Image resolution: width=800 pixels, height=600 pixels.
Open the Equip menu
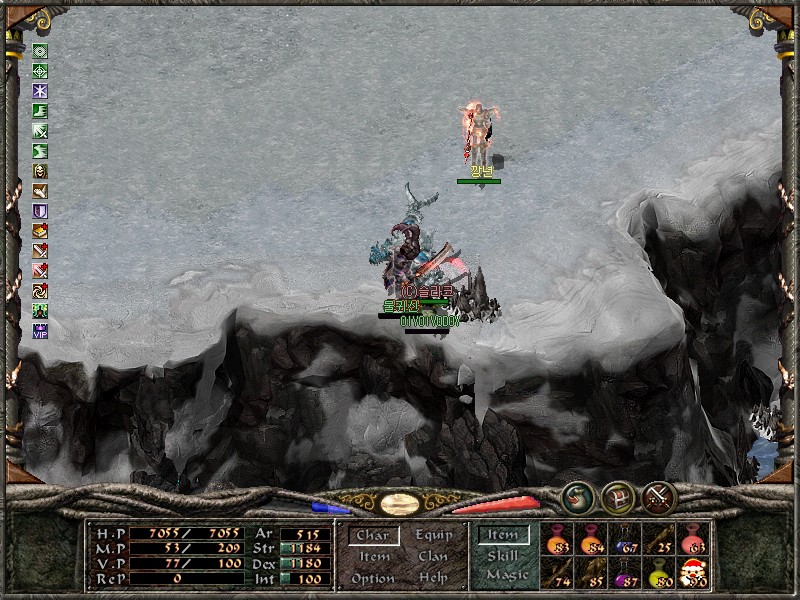pyautogui.click(x=433, y=536)
